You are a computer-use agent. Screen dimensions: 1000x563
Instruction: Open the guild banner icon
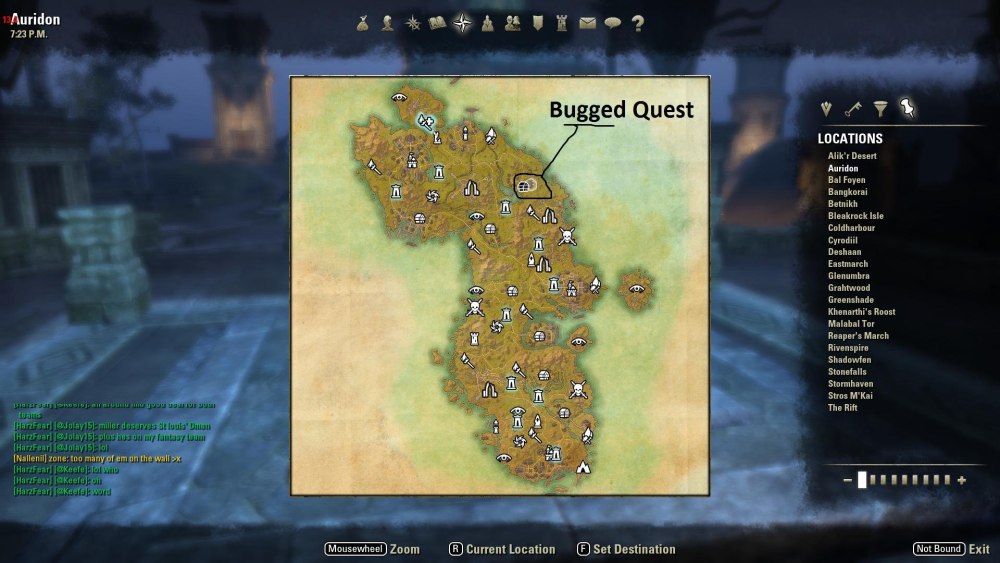coord(537,24)
